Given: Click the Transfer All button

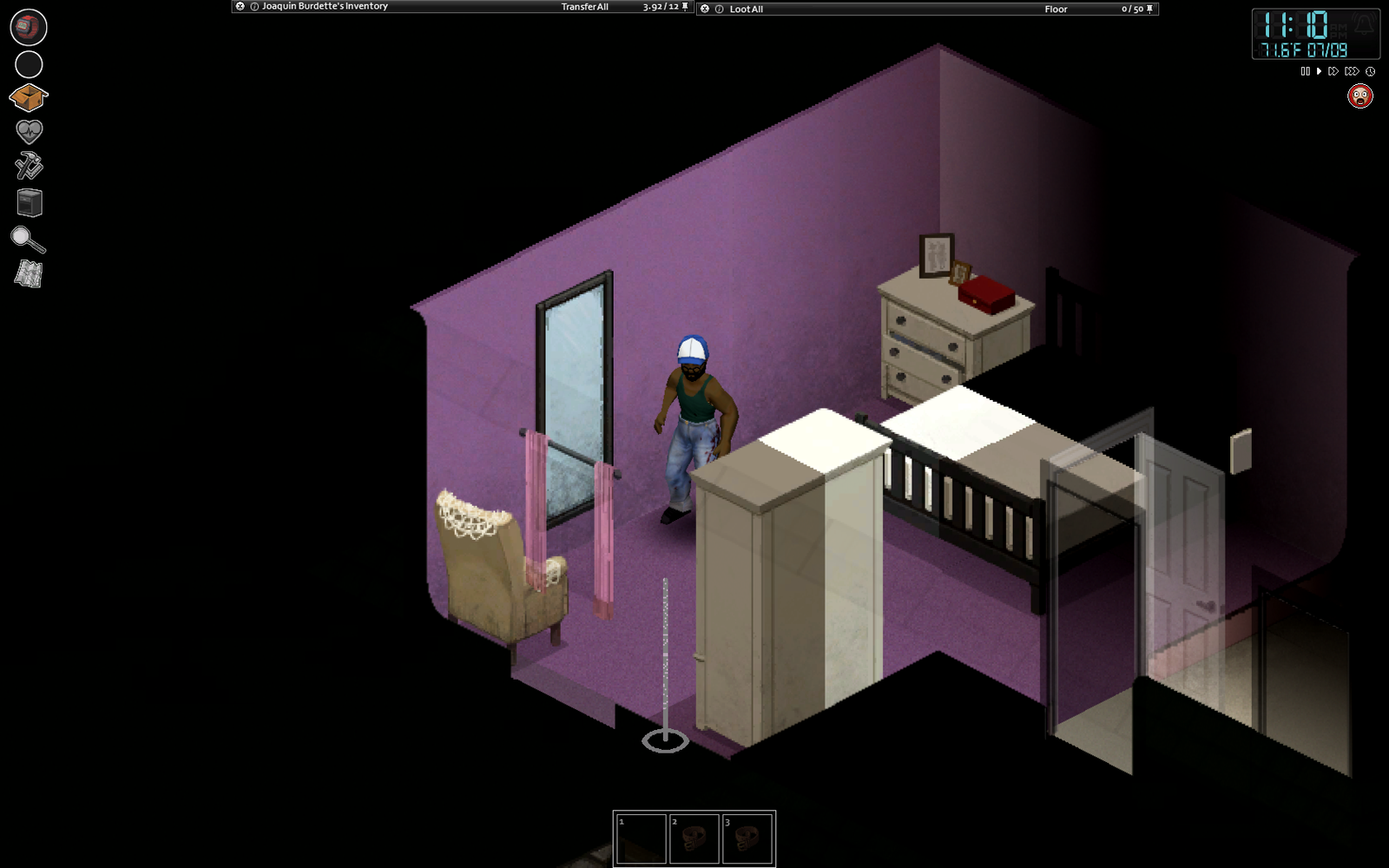Looking at the screenshot, I should coord(585,6).
